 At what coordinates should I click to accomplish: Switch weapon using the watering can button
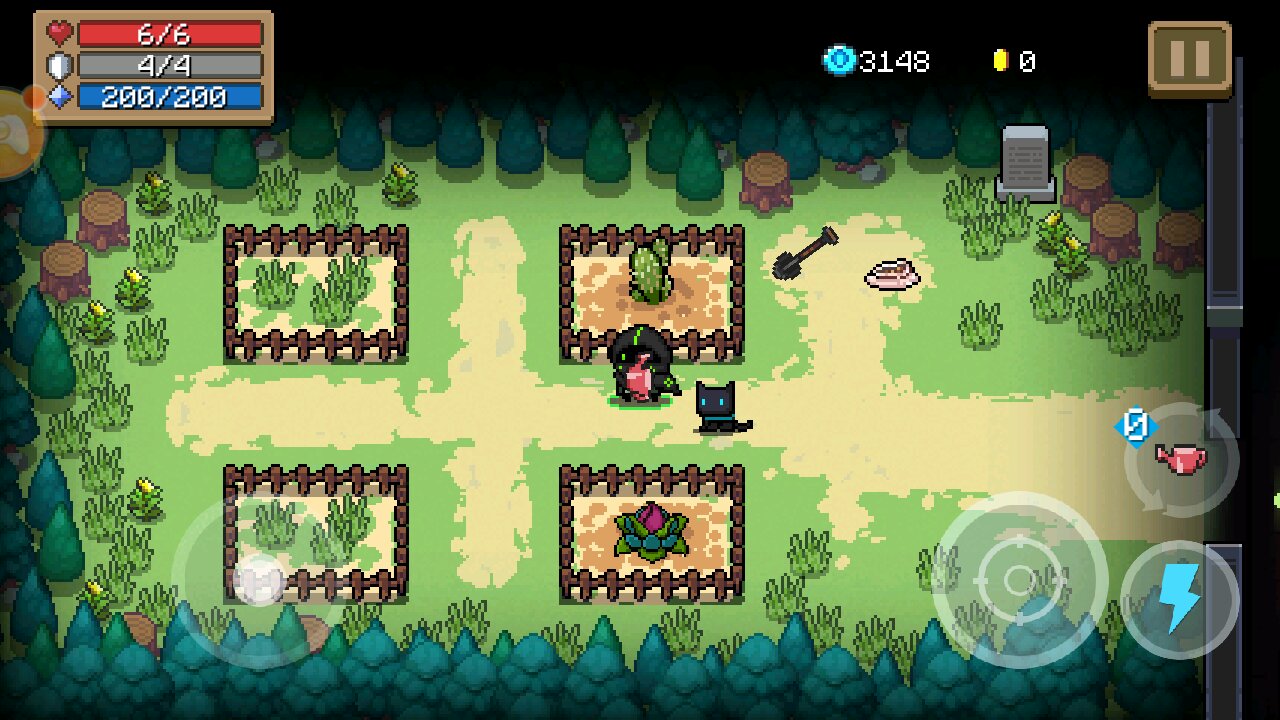click(1181, 459)
